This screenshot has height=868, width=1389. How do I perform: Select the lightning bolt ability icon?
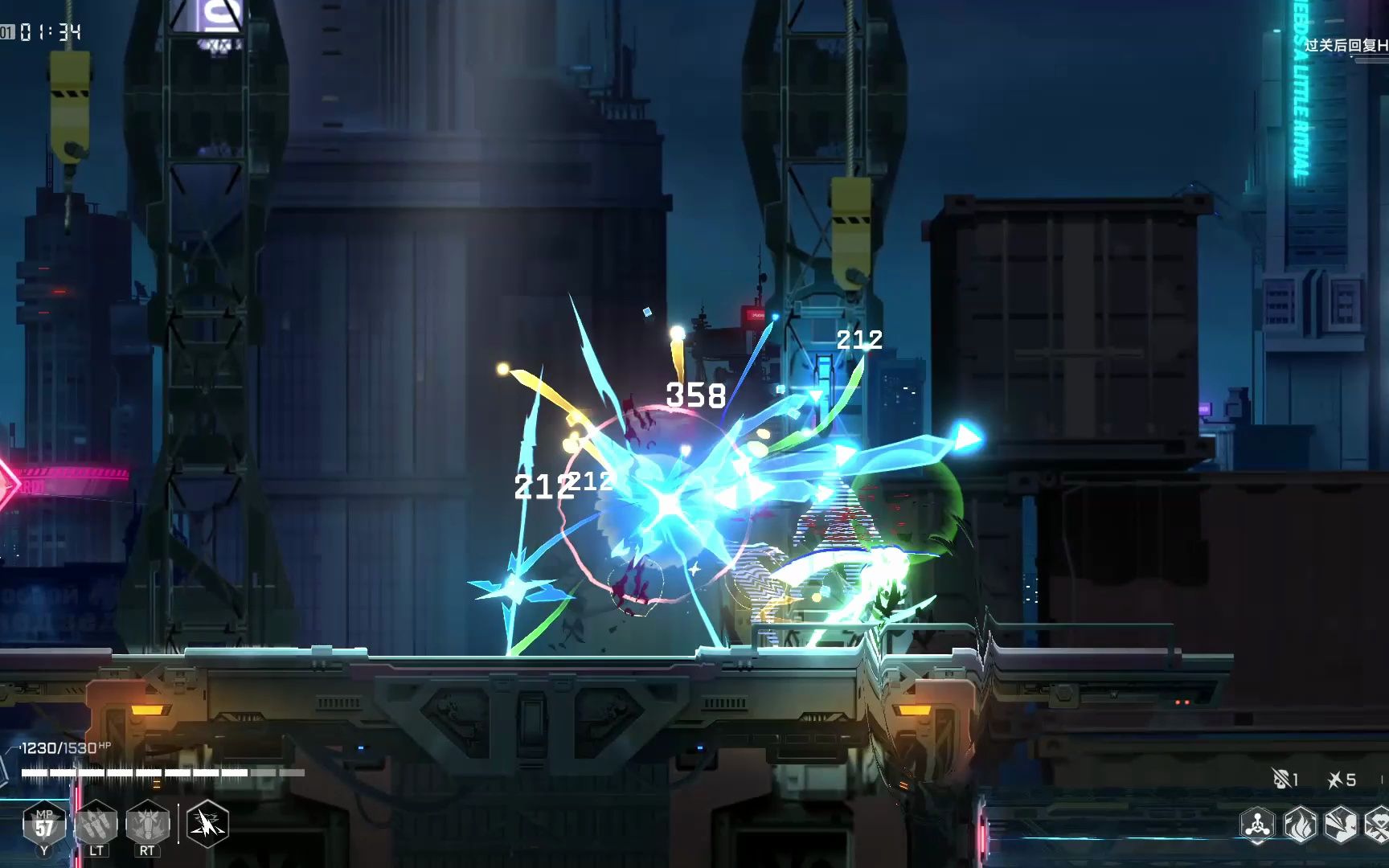click(207, 824)
